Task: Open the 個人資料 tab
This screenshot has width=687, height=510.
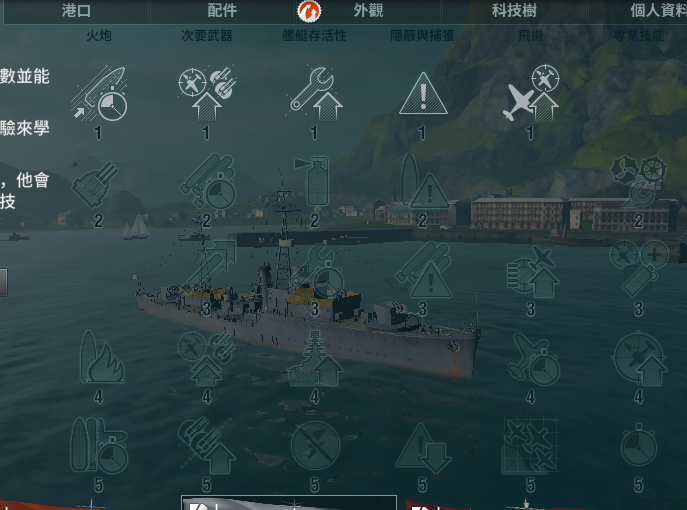Action: point(651,11)
